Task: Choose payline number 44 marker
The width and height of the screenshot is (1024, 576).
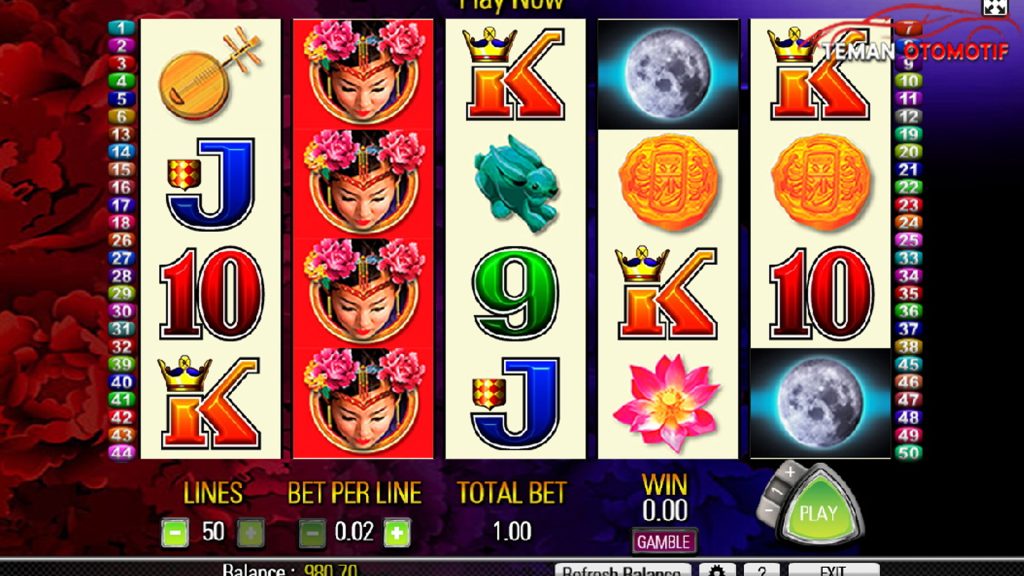Action: pyautogui.click(x=121, y=452)
